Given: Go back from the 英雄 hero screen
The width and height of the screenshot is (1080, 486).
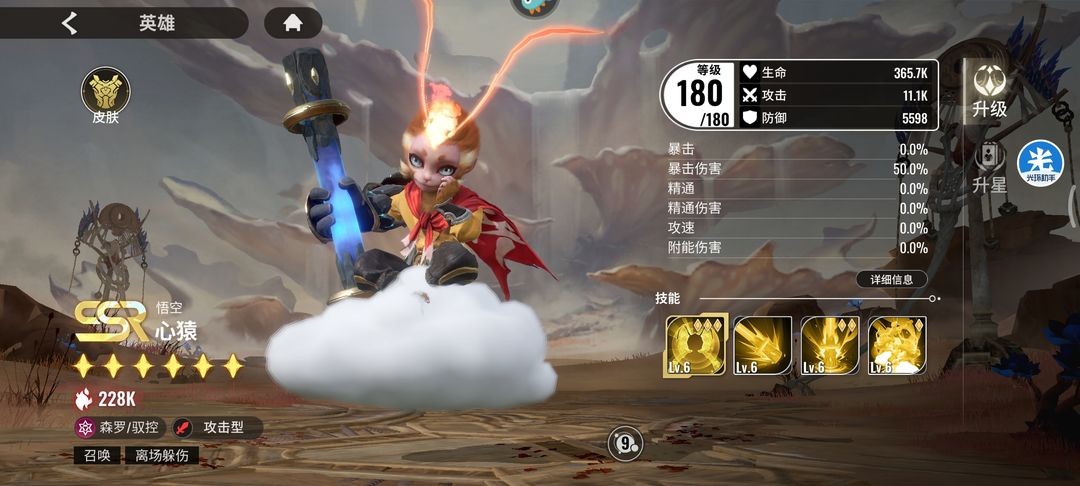Looking at the screenshot, I should click(69, 23).
